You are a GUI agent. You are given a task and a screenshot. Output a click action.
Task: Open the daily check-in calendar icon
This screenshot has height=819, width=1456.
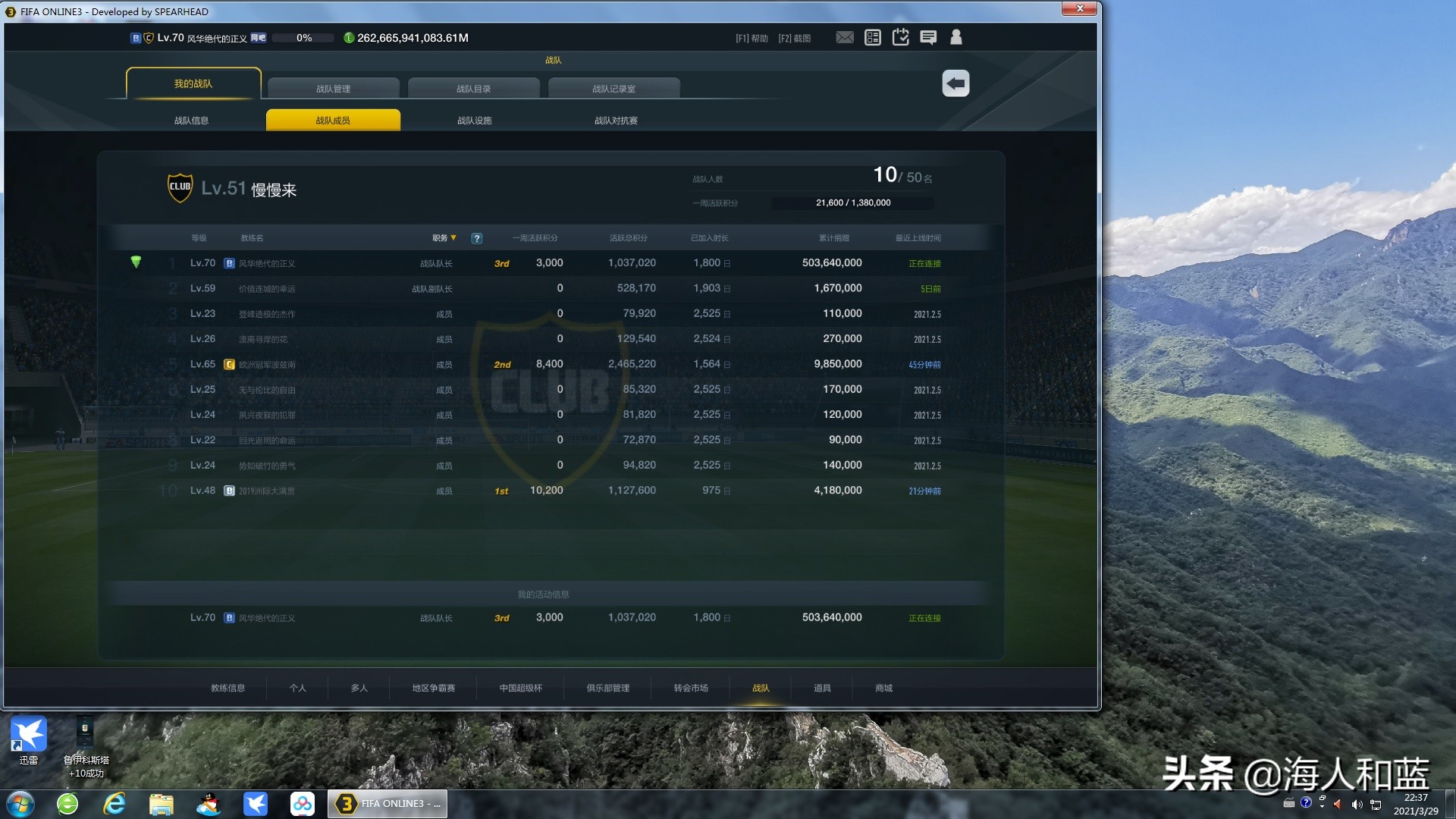pyautogui.click(x=900, y=36)
